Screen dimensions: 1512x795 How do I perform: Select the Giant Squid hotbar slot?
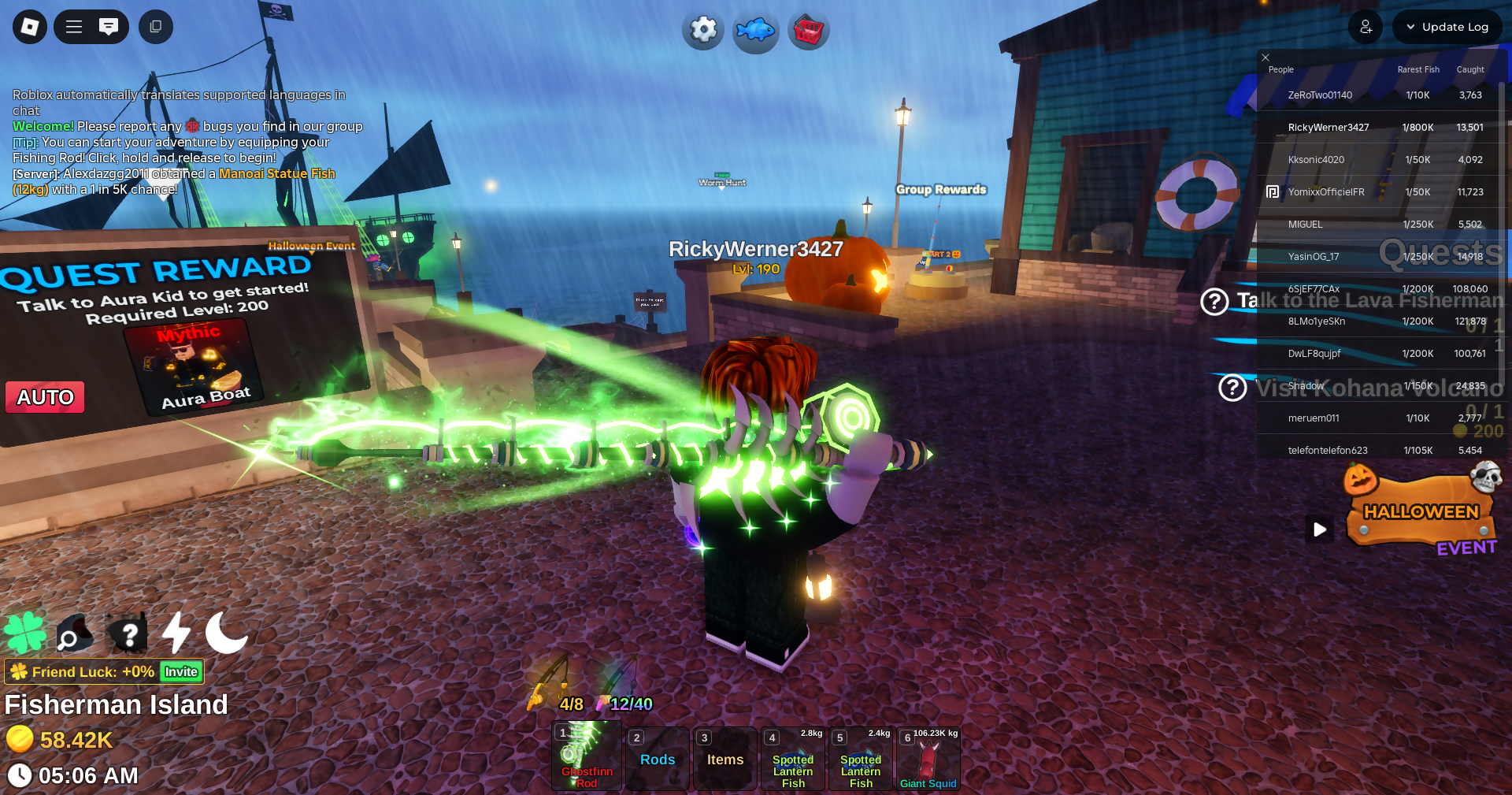928,759
